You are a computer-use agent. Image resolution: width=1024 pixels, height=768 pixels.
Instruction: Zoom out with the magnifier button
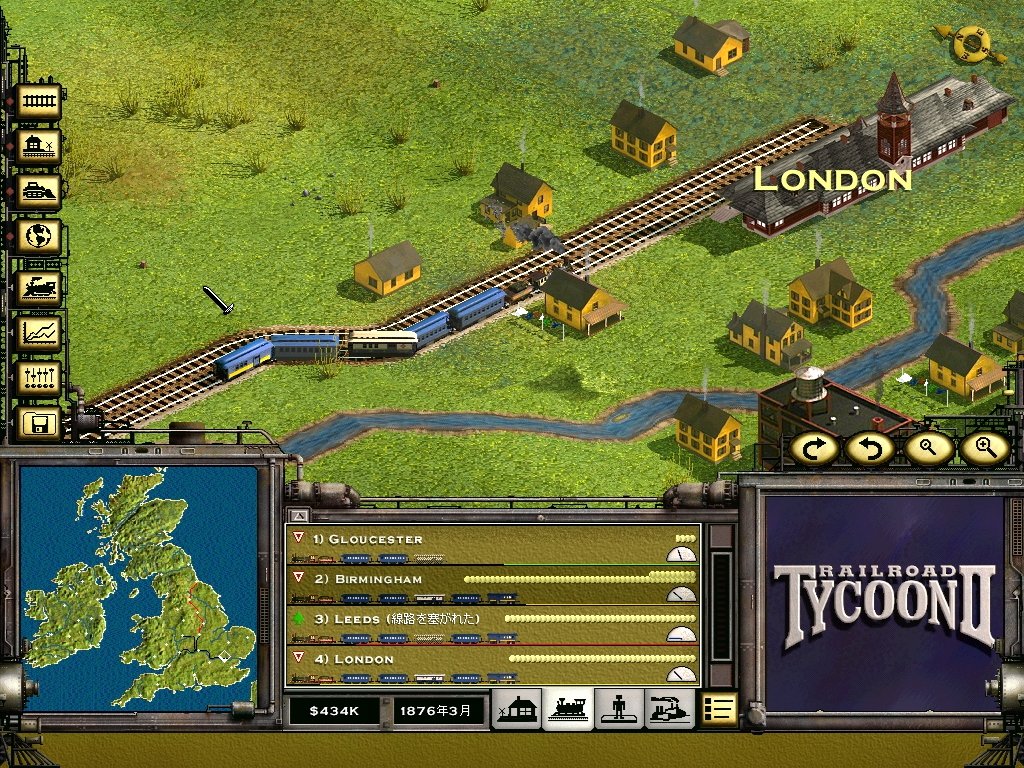927,448
